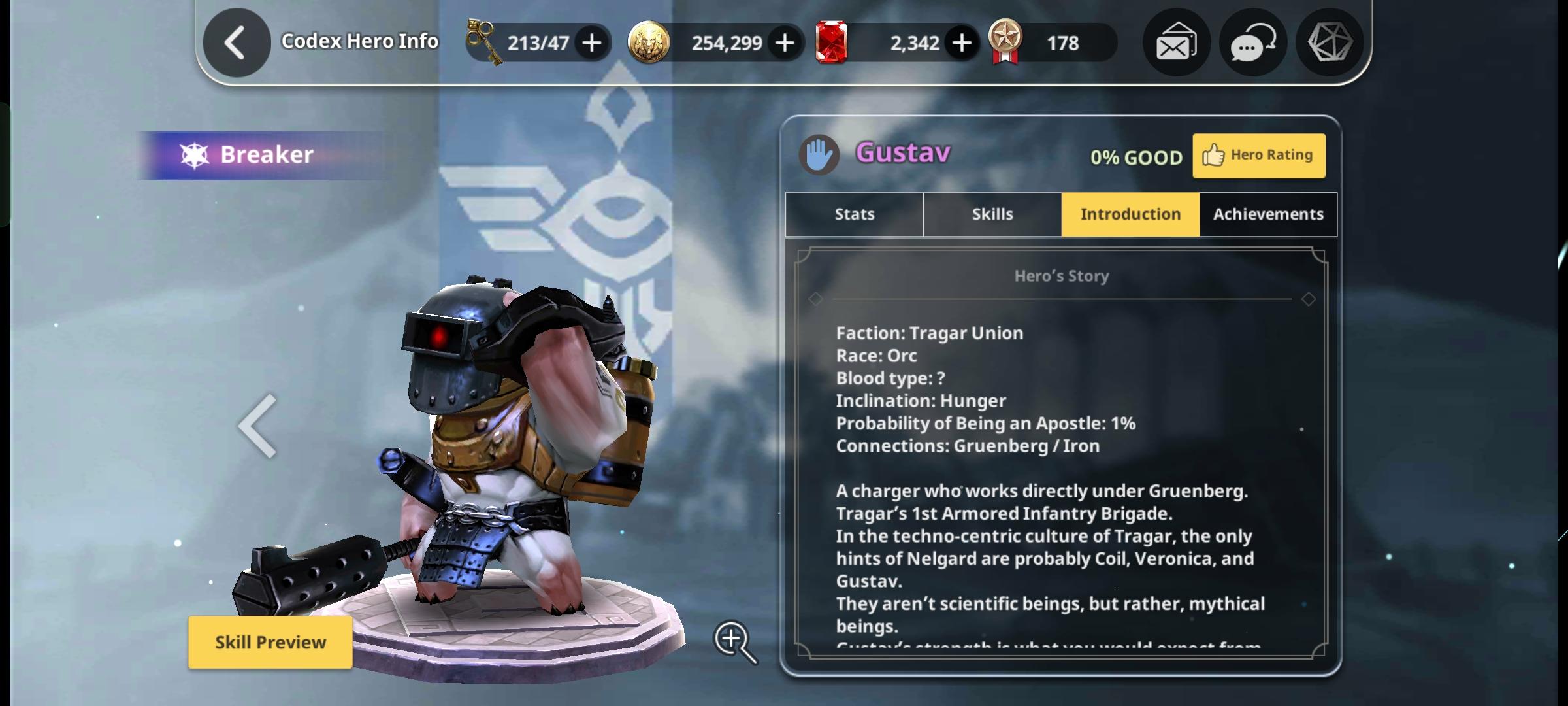
Task: Click the blue hand icon beside Gustav
Action: (819, 155)
